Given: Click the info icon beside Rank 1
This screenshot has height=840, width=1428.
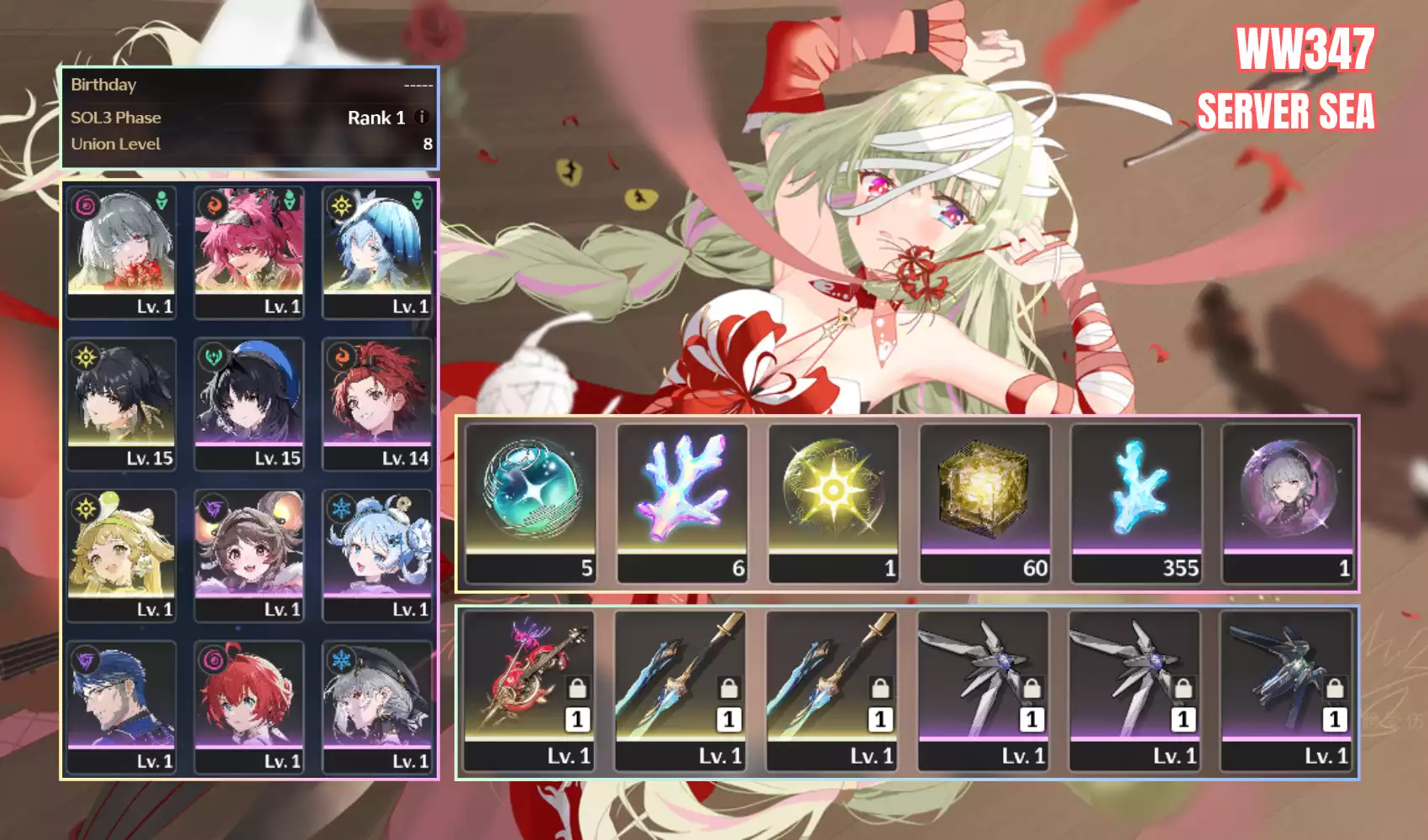Looking at the screenshot, I should [422, 118].
